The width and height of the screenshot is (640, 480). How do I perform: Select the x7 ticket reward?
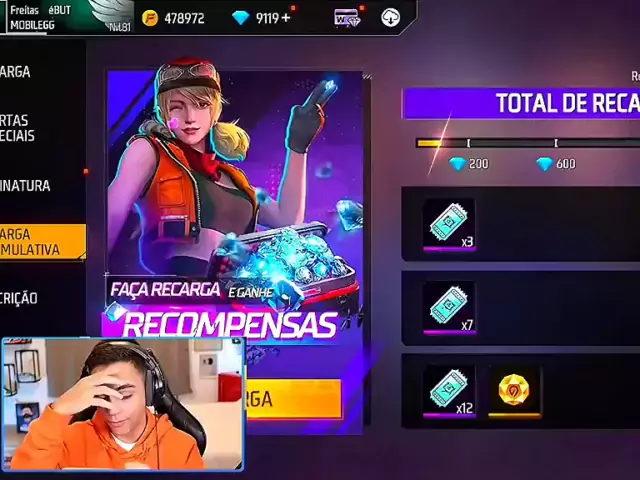click(x=448, y=307)
